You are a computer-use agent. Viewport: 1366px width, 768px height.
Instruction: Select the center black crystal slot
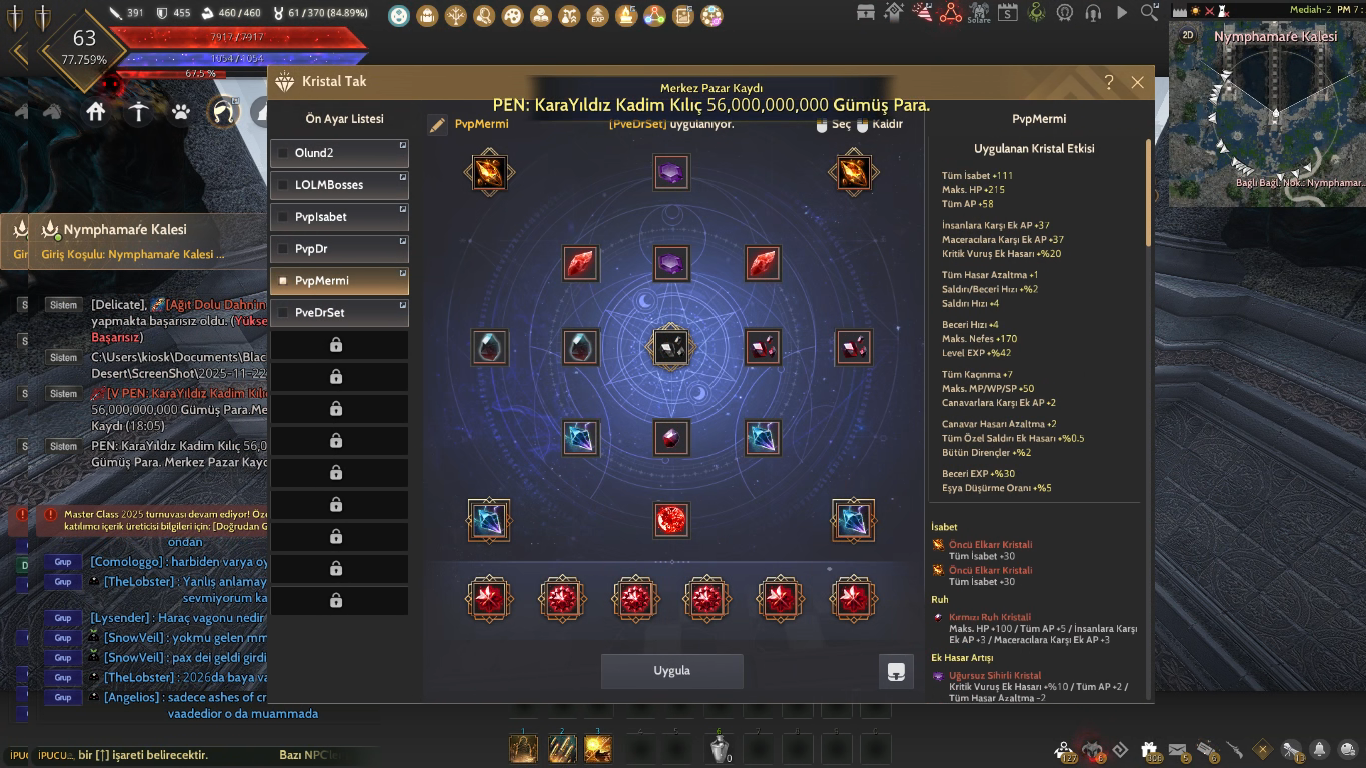671,347
